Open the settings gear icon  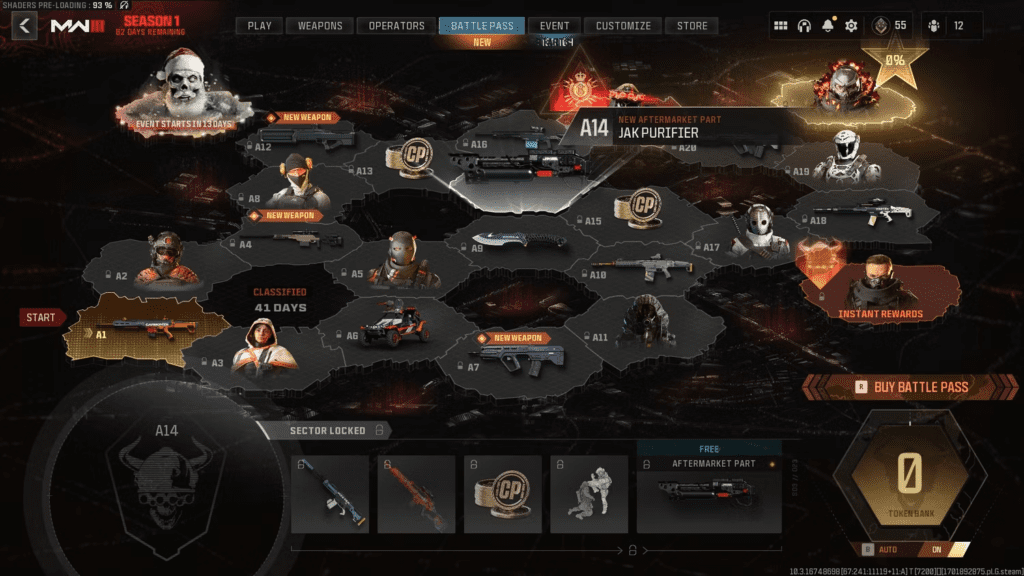pos(851,26)
